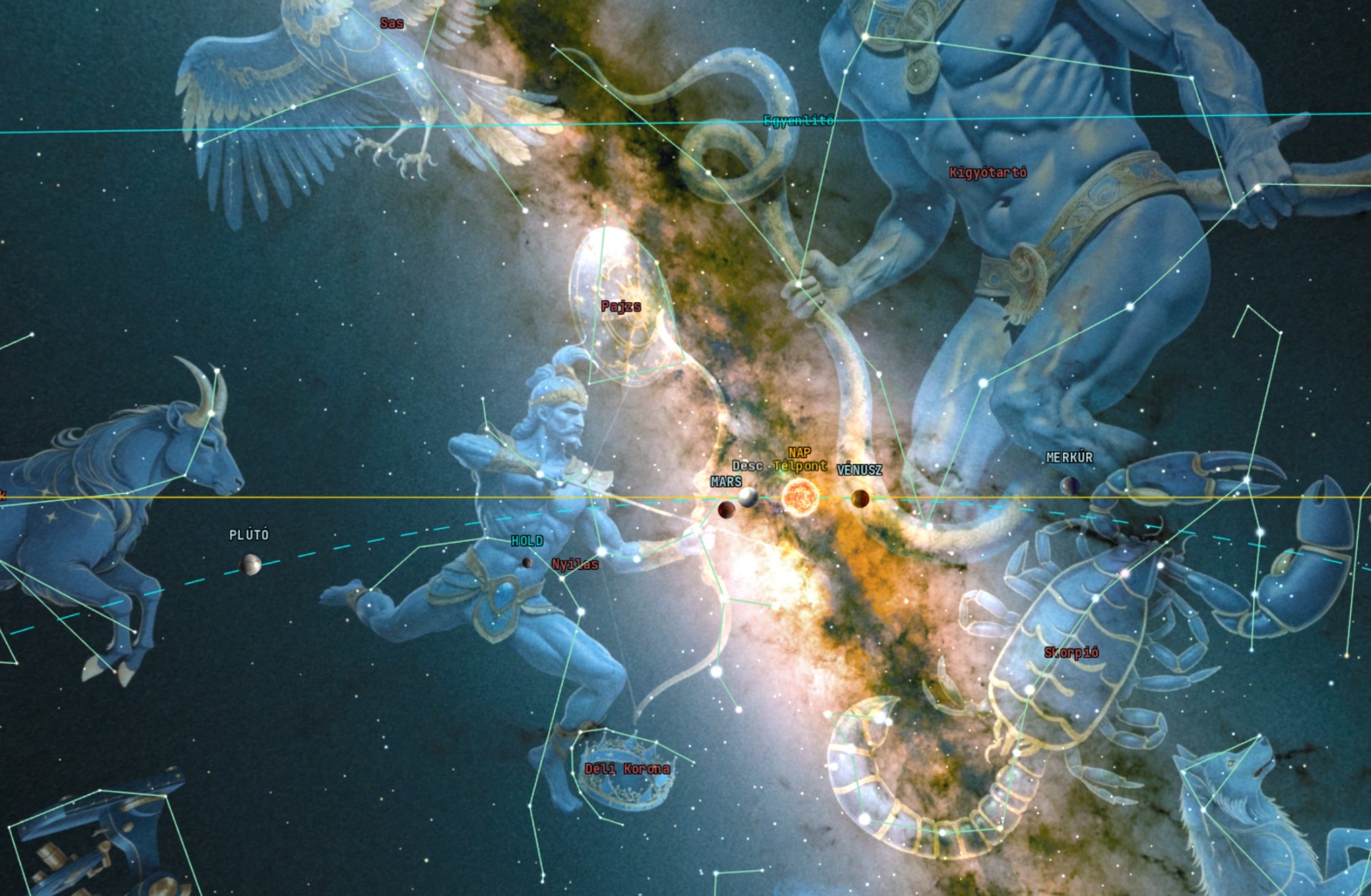Select the Sas constellation label
The image size is (1371, 896).
[x=391, y=24]
